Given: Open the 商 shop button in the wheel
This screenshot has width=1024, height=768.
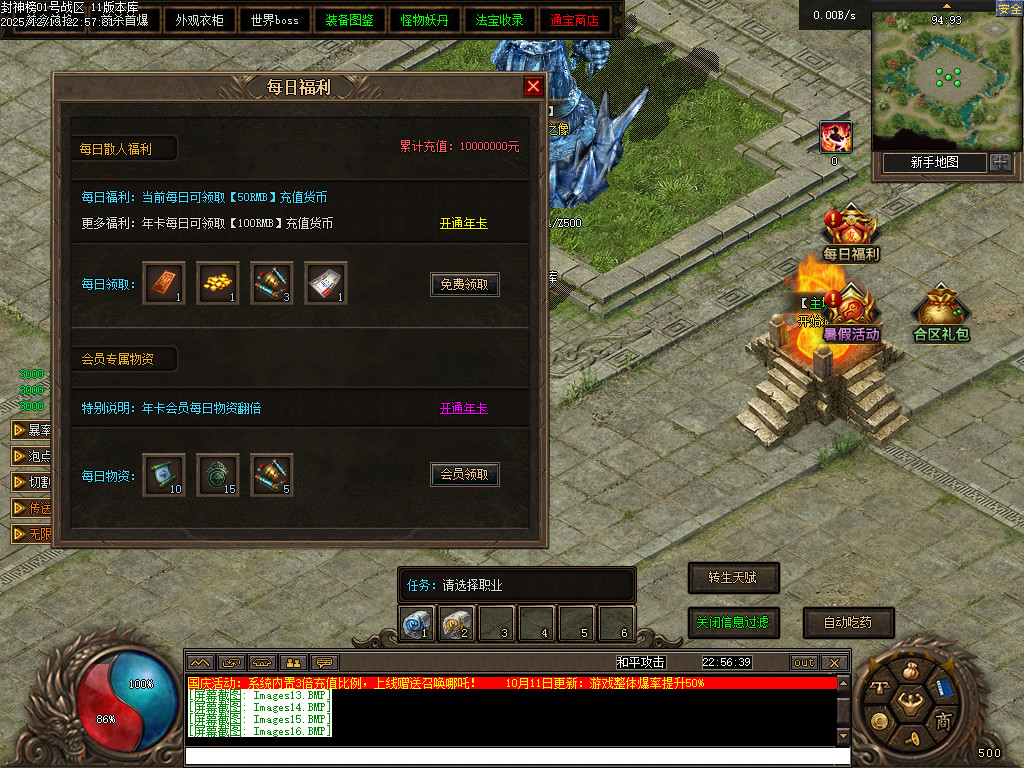Looking at the screenshot, I should [x=942, y=721].
